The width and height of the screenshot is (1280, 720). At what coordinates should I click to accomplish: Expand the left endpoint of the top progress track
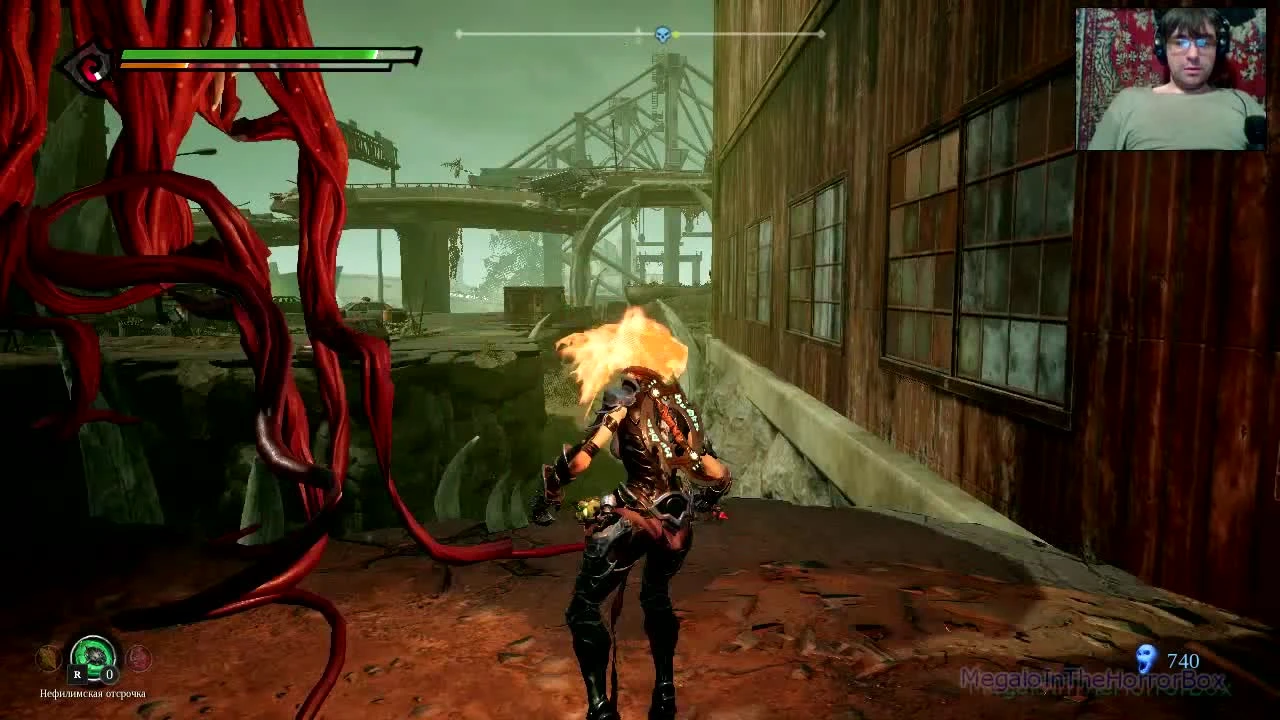pos(458,34)
